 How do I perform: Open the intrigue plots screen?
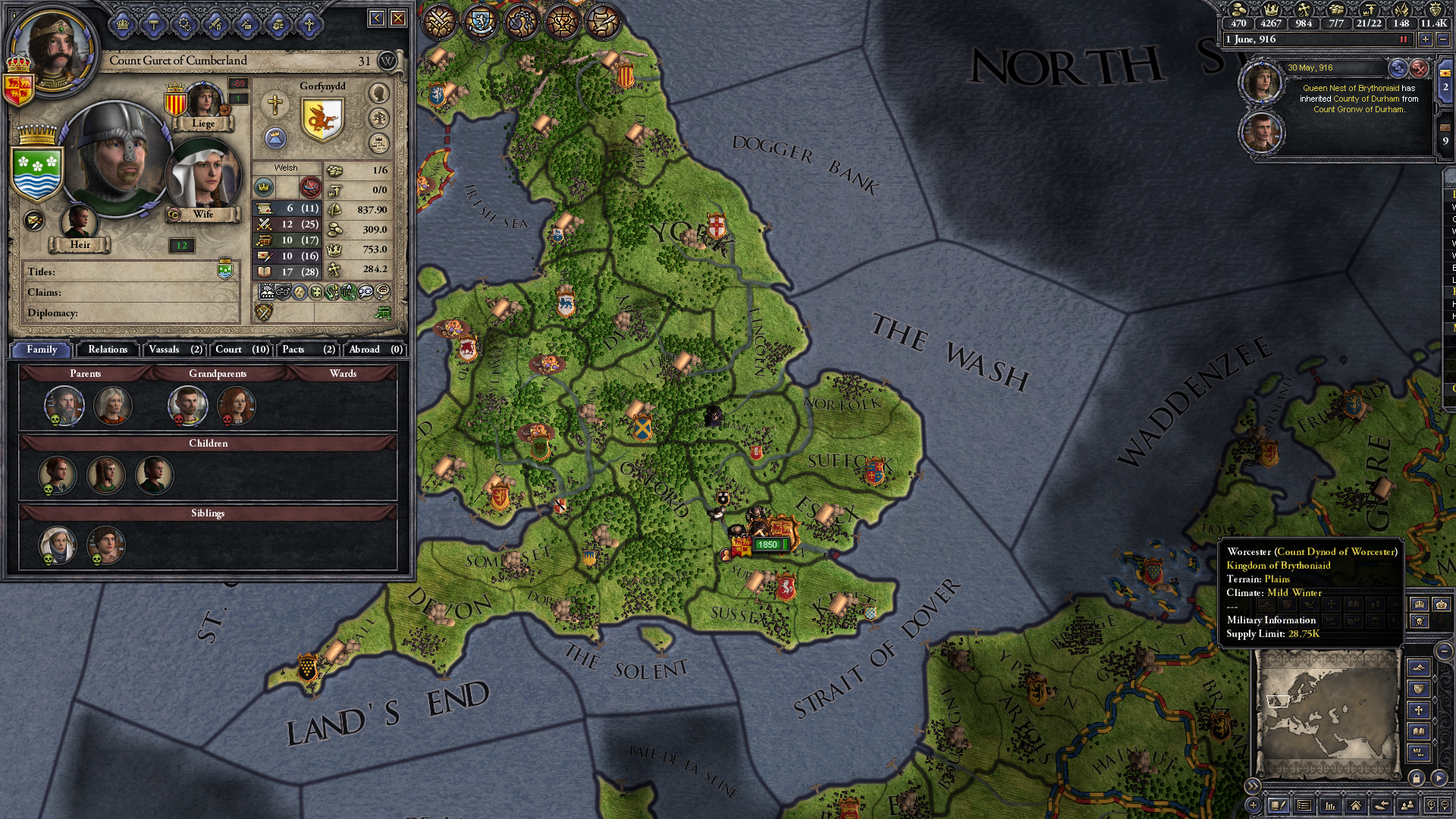click(x=520, y=21)
